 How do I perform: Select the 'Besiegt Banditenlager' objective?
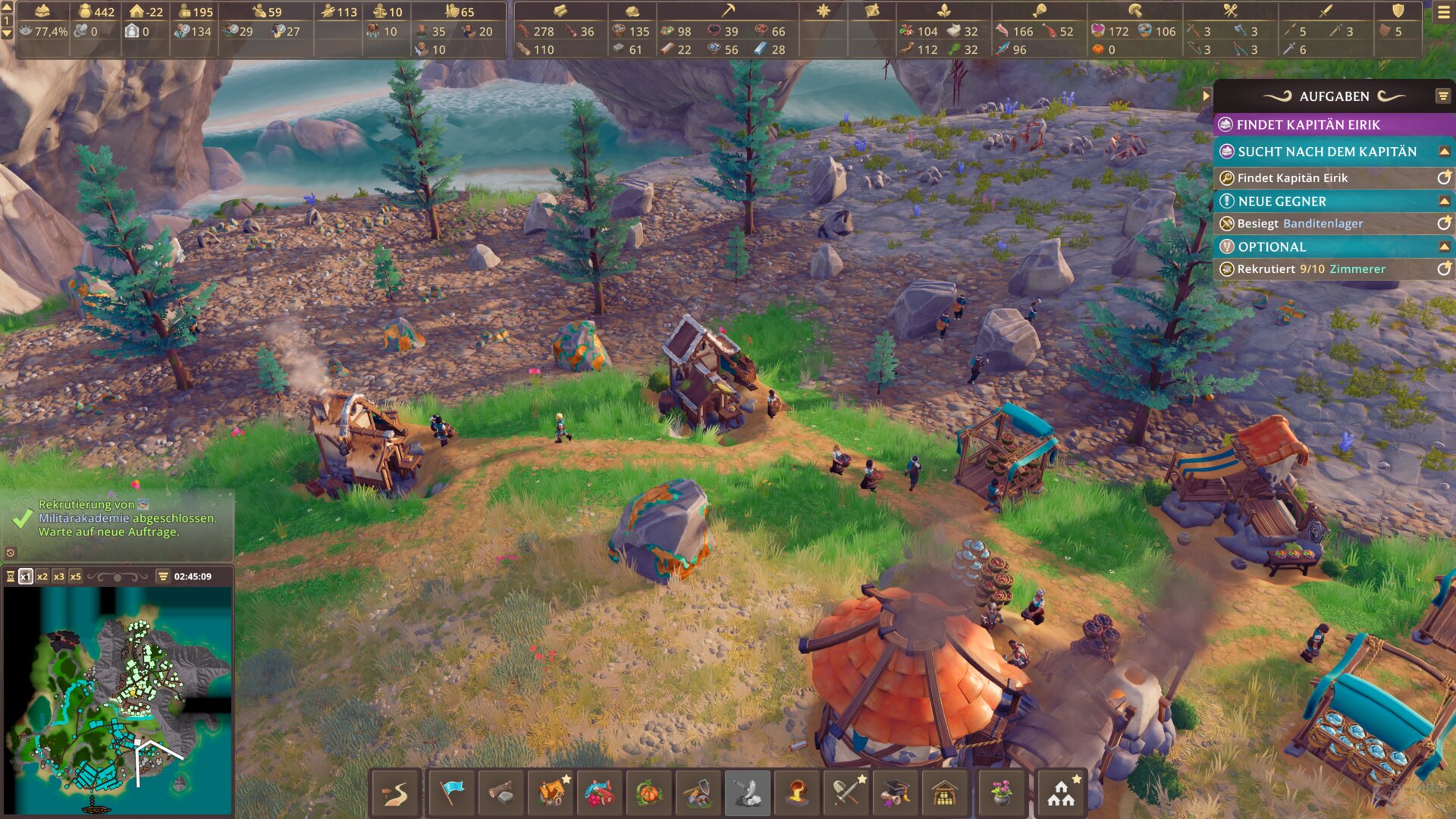point(1300,224)
